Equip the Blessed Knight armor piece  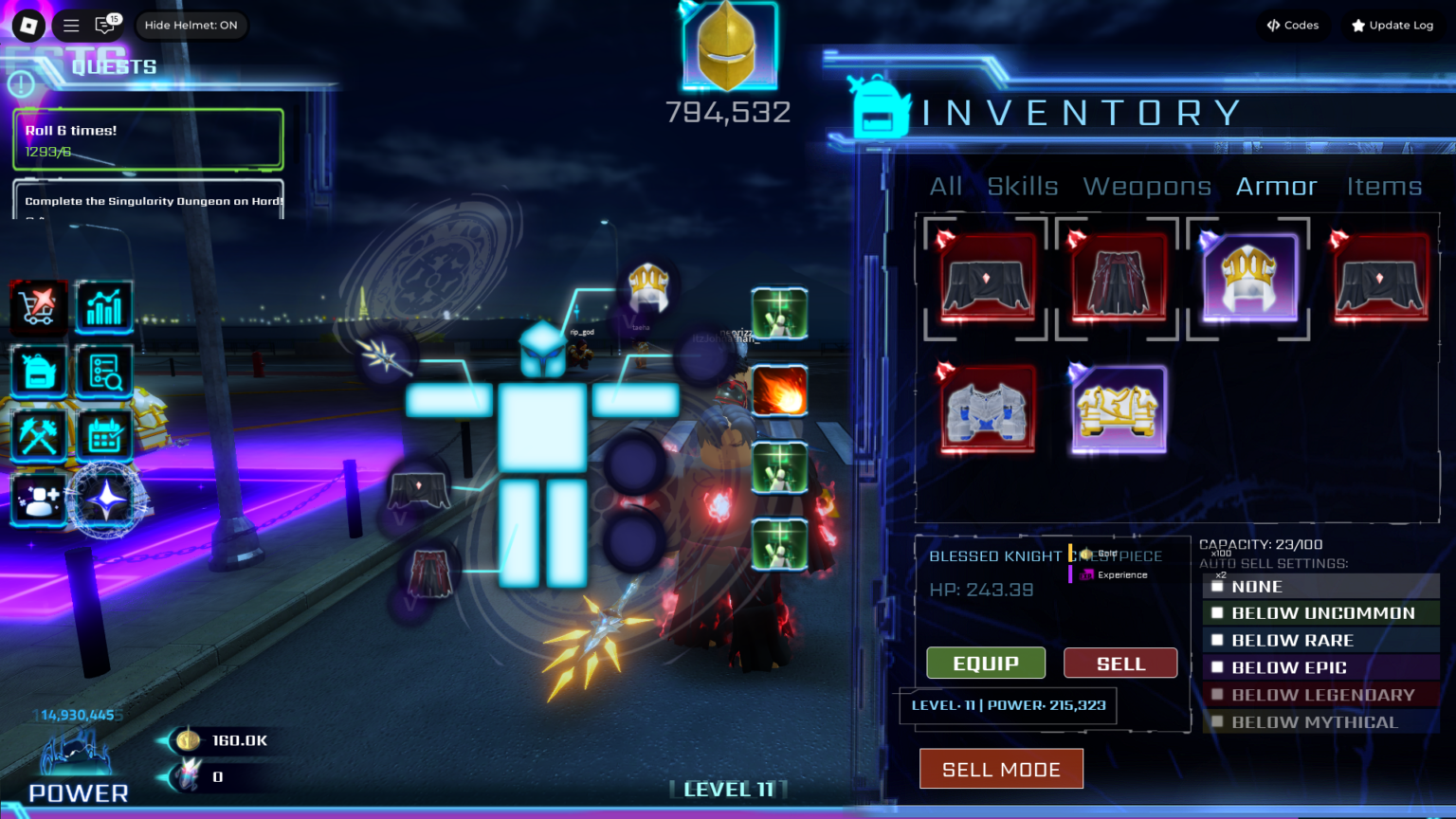click(986, 664)
